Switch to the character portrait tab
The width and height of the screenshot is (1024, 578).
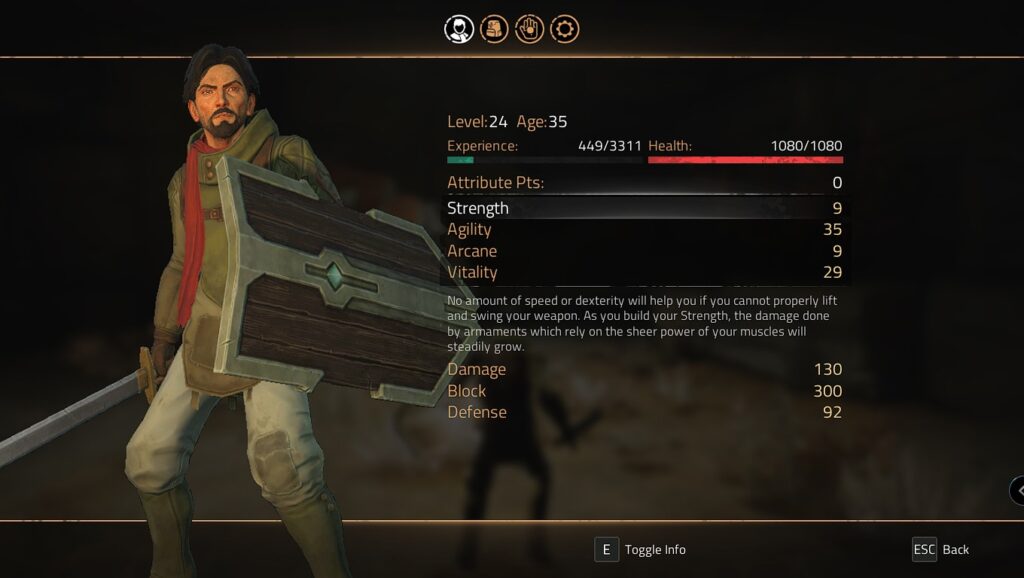click(459, 29)
